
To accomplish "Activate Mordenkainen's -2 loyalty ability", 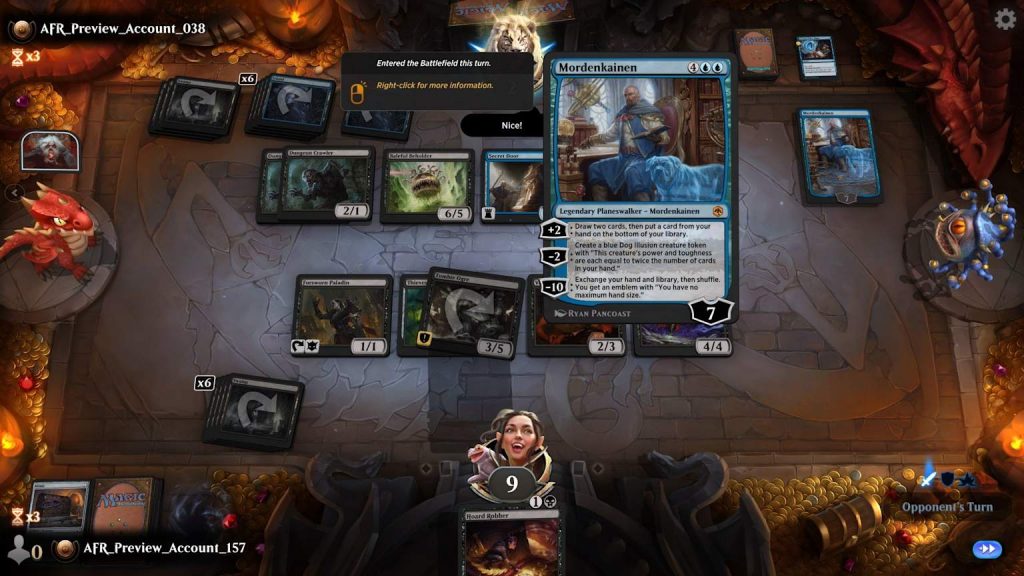I will click(554, 256).
